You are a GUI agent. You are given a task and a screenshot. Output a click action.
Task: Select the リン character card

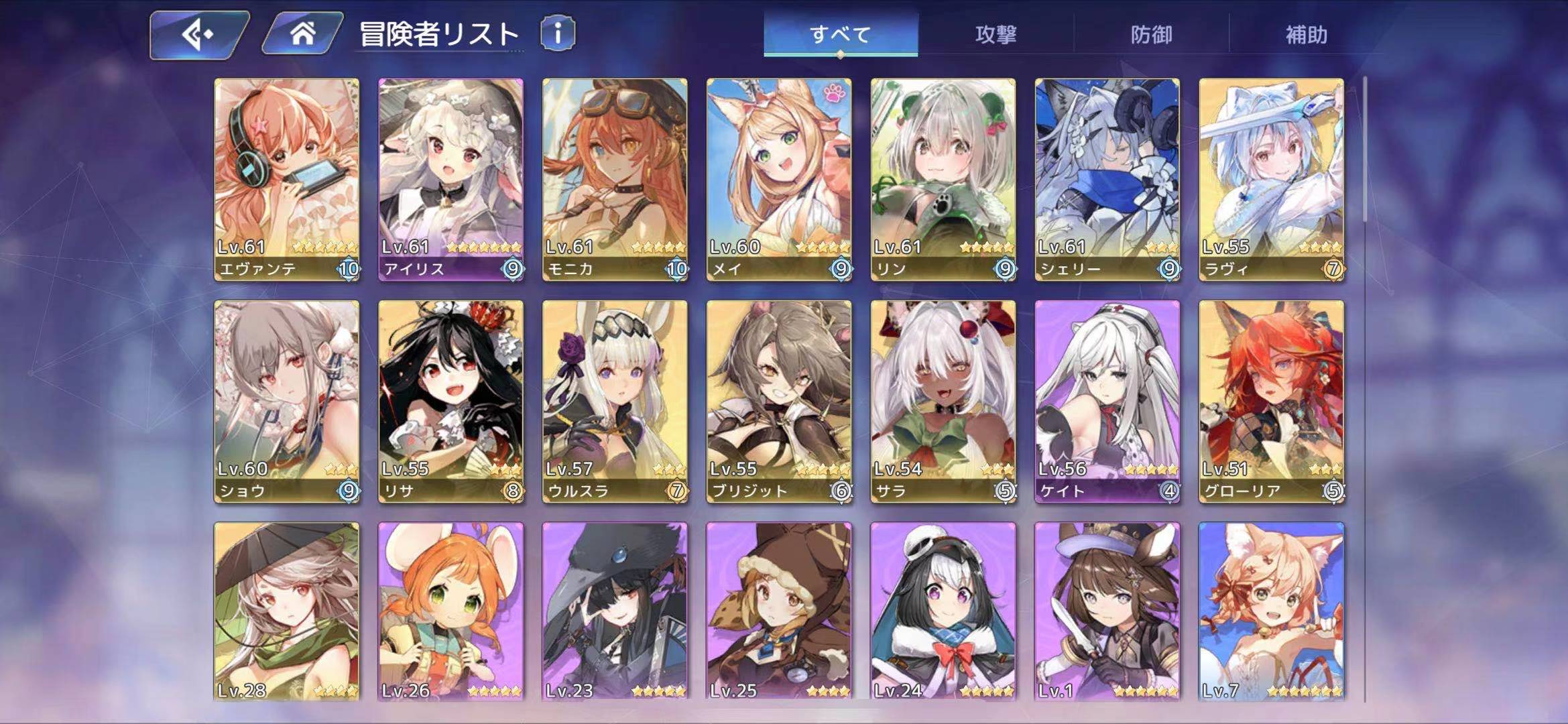(x=943, y=179)
